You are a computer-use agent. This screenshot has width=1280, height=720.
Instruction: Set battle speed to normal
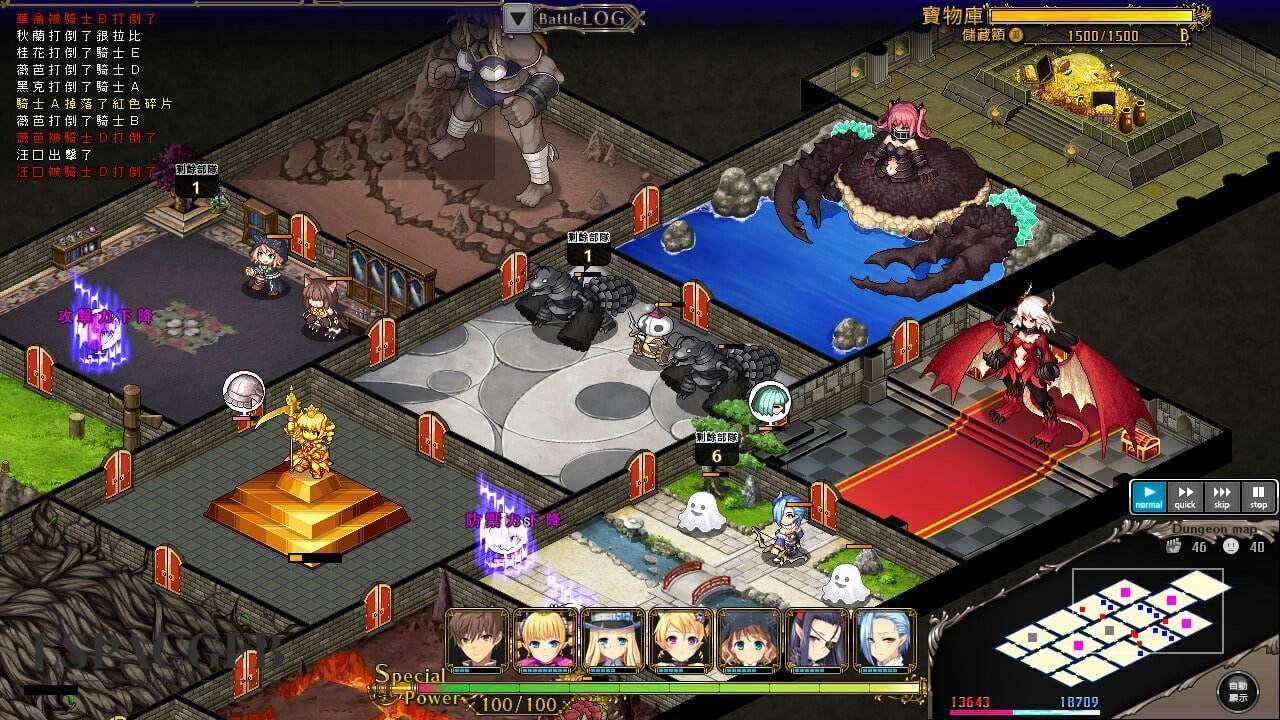[x=1149, y=496]
